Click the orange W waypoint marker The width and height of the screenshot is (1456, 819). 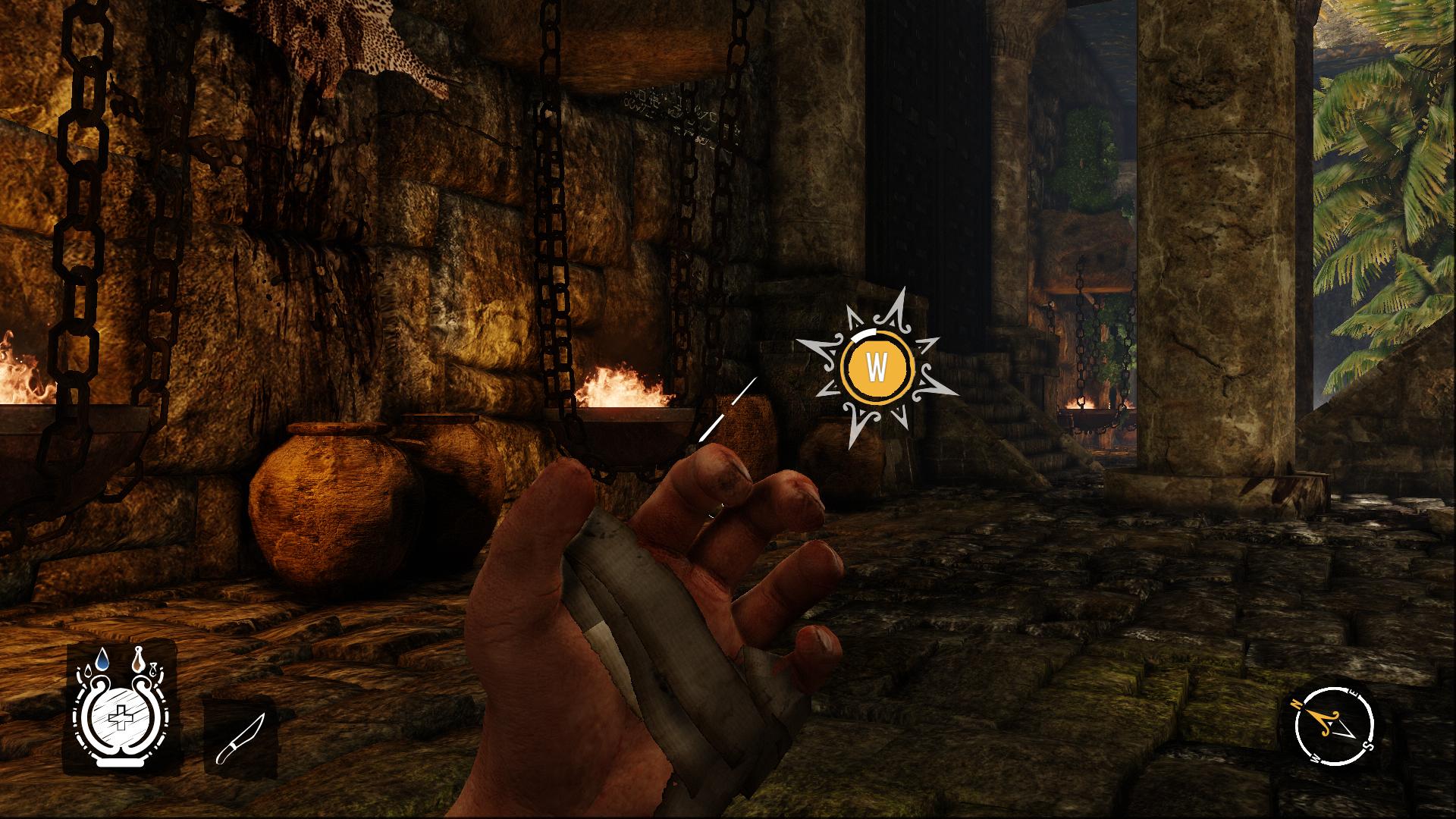click(876, 369)
